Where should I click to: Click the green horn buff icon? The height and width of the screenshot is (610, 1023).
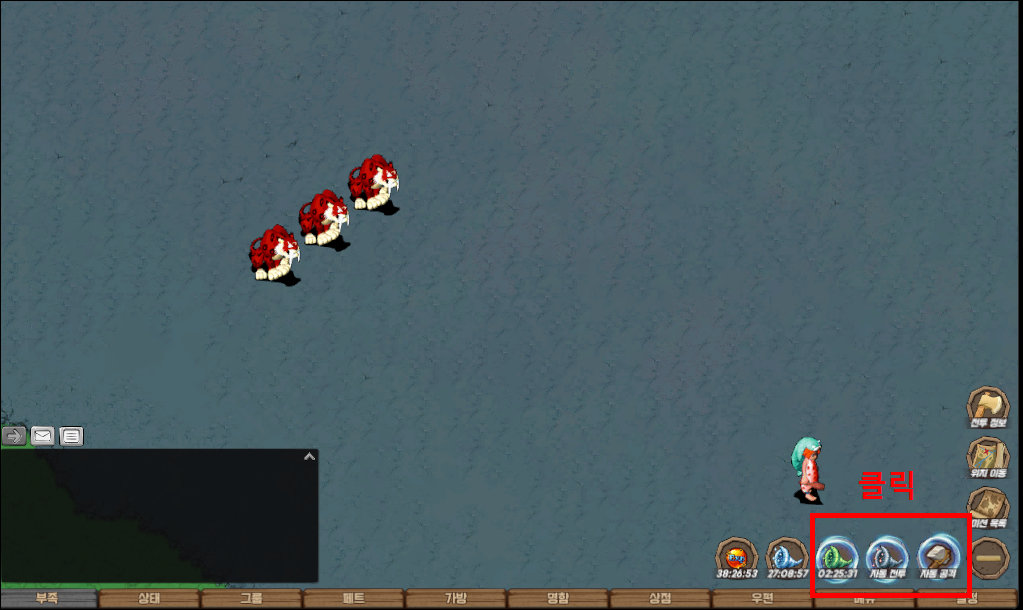pyautogui.click(x=837, y=557)
